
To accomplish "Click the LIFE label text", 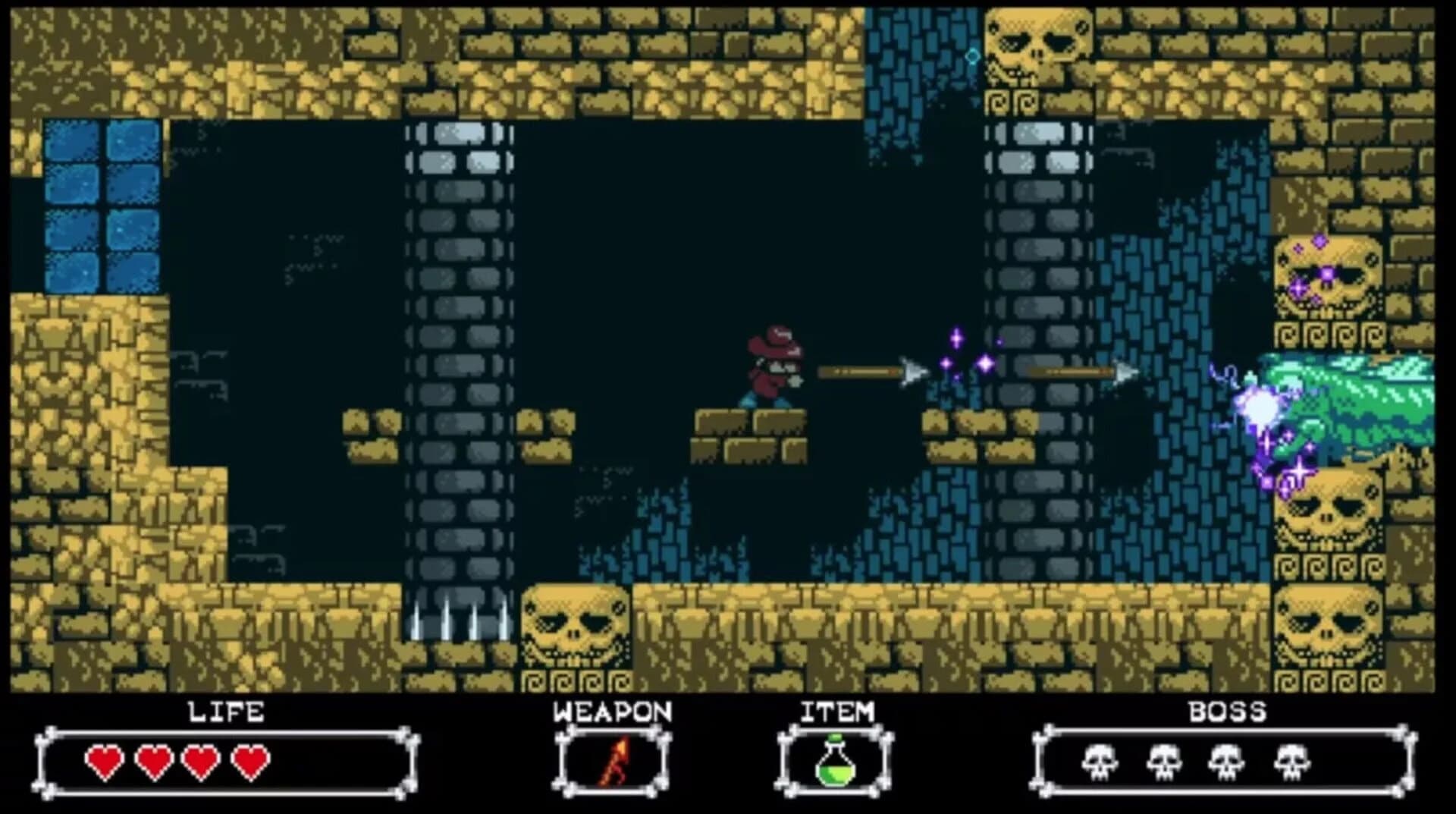I will point(225,712).
